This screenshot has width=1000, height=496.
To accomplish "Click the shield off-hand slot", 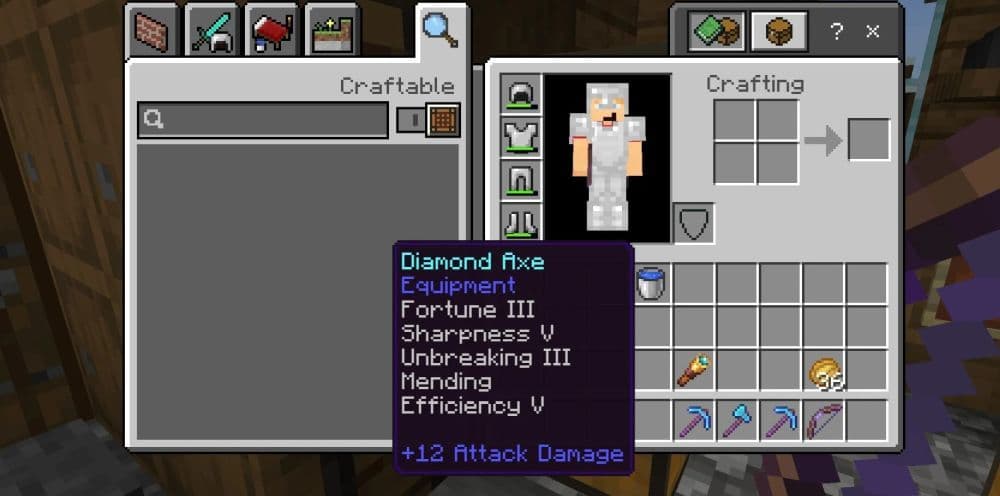I will [693, 222].
